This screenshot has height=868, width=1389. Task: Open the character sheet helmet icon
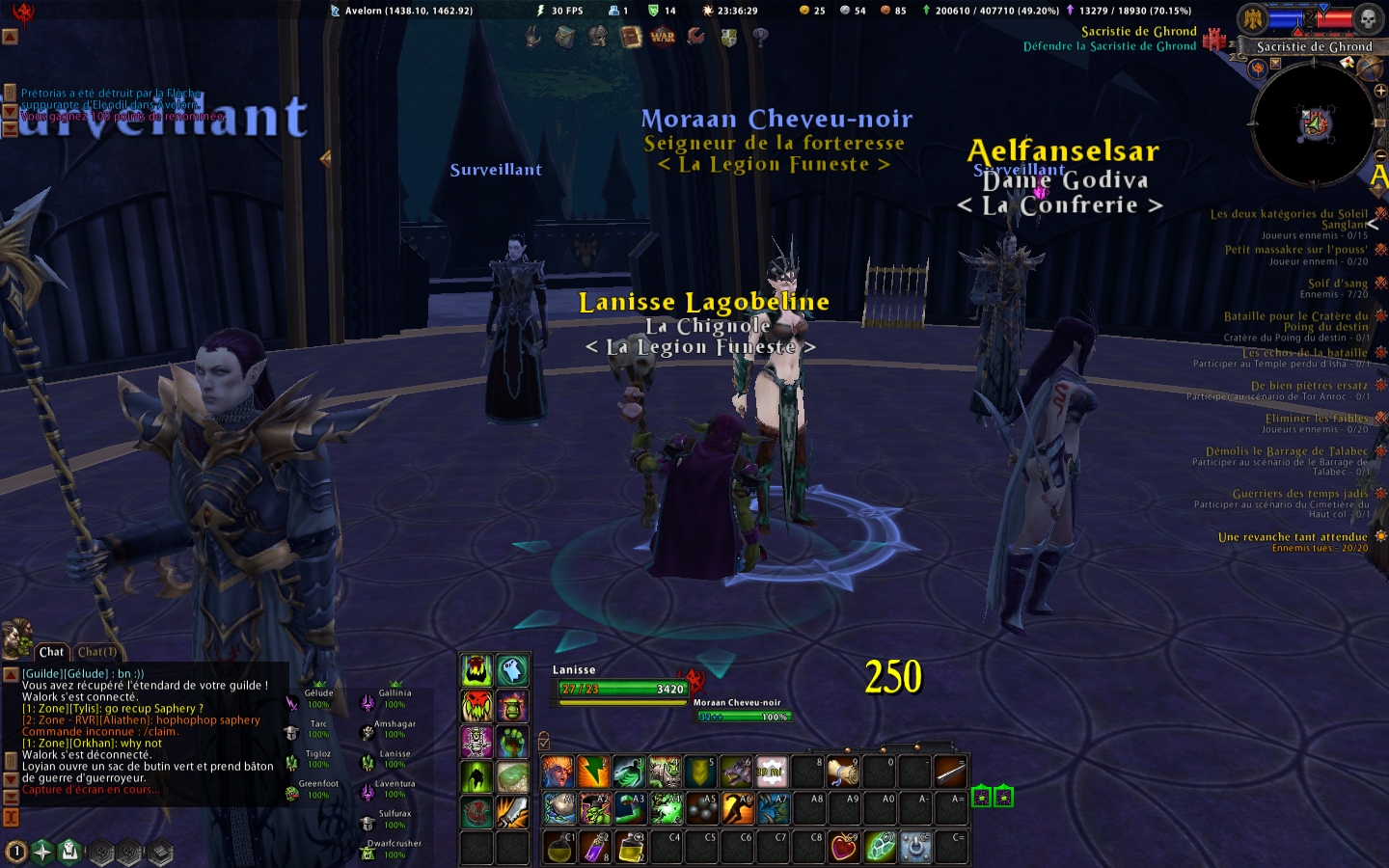click(x=598, y=37)
